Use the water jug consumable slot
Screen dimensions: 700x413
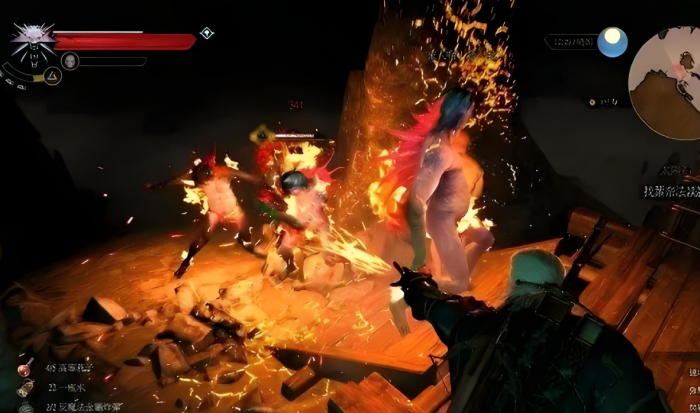[24, 388]
